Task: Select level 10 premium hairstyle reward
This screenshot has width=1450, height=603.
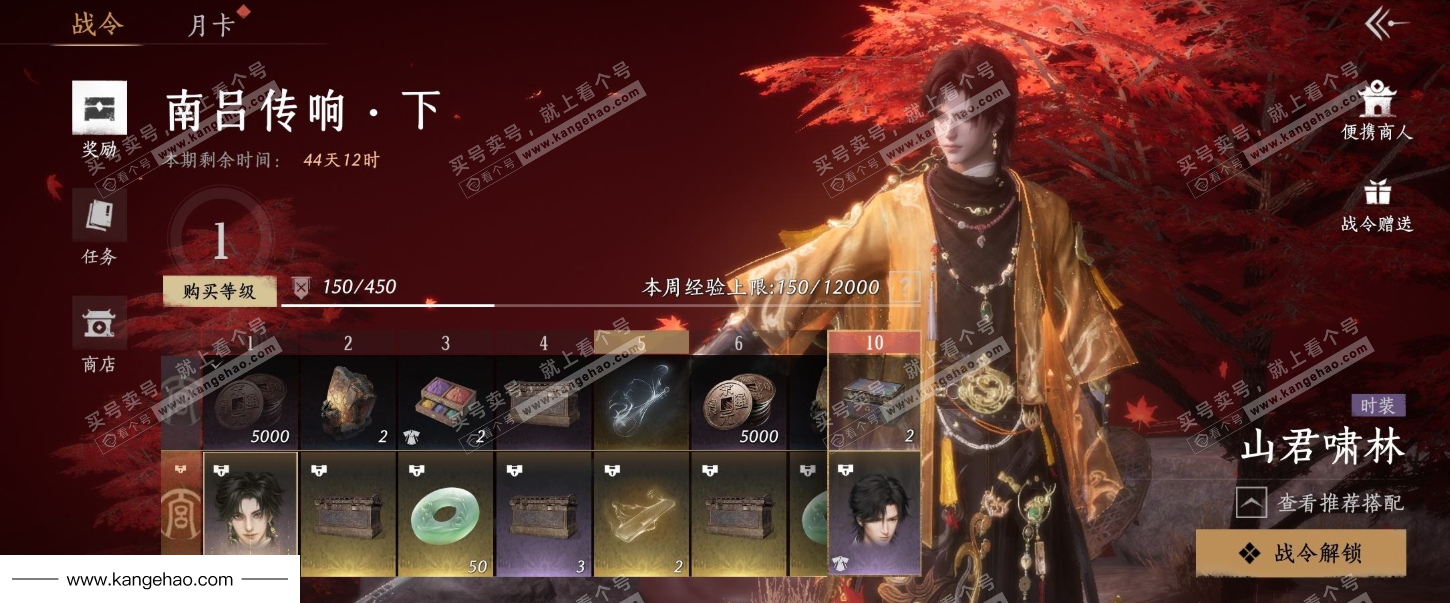Action: pos(874,514)
